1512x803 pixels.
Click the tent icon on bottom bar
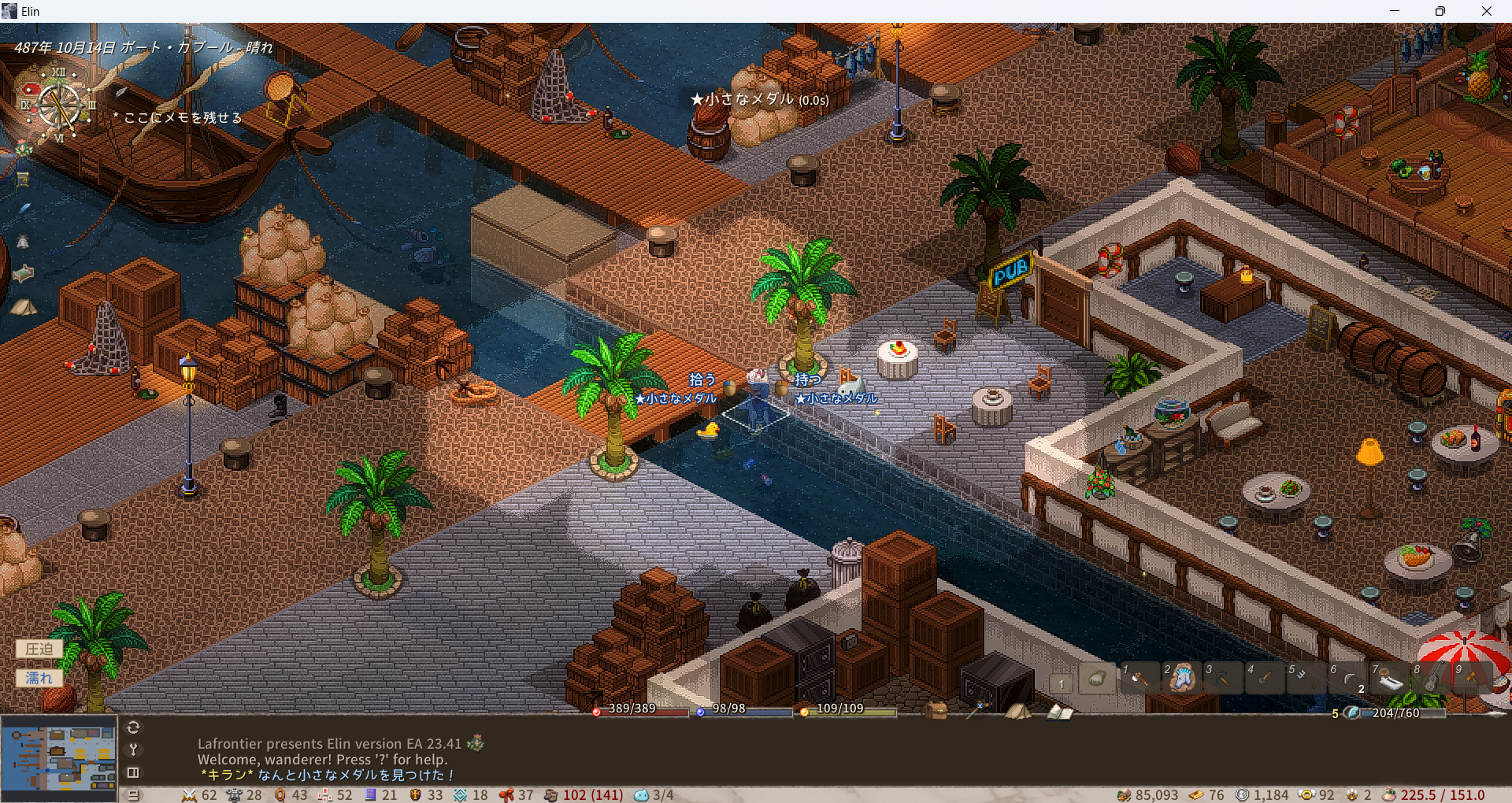click(x=1017, y=711)
